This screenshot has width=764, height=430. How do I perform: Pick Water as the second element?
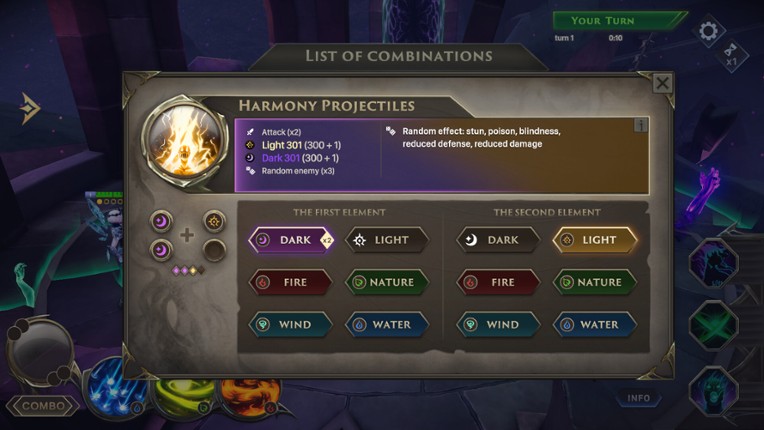tap(595, 324)
